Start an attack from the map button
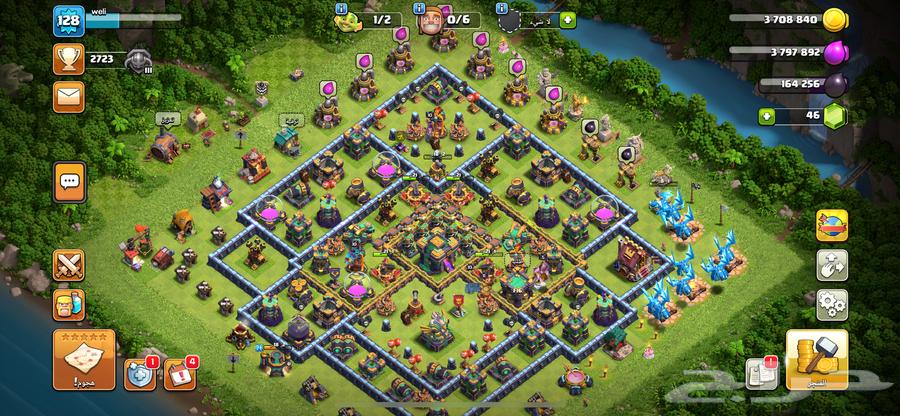 click(82, 360)
